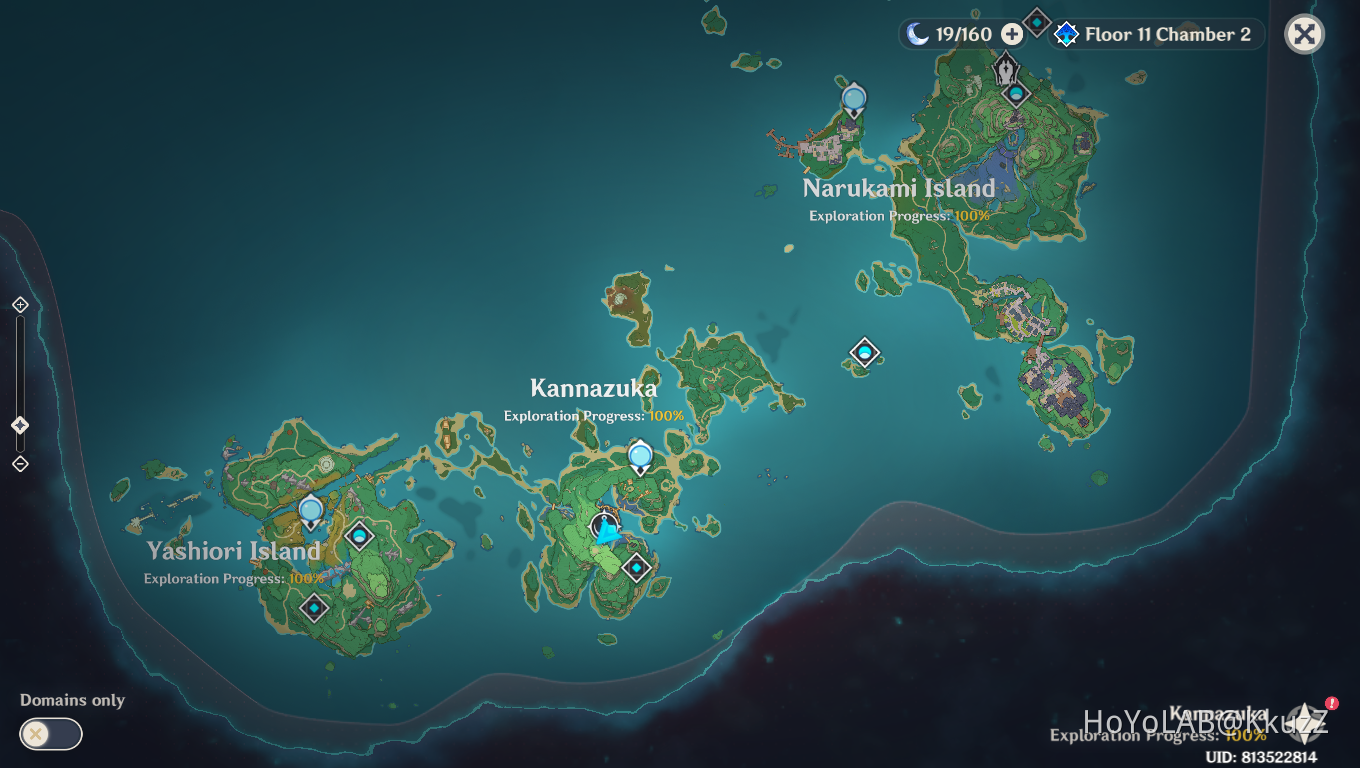The height and width of the screenshot is (768, 1360).
Task: Select the Statue of the Seven on Narukami Island
Action: 1006,70
